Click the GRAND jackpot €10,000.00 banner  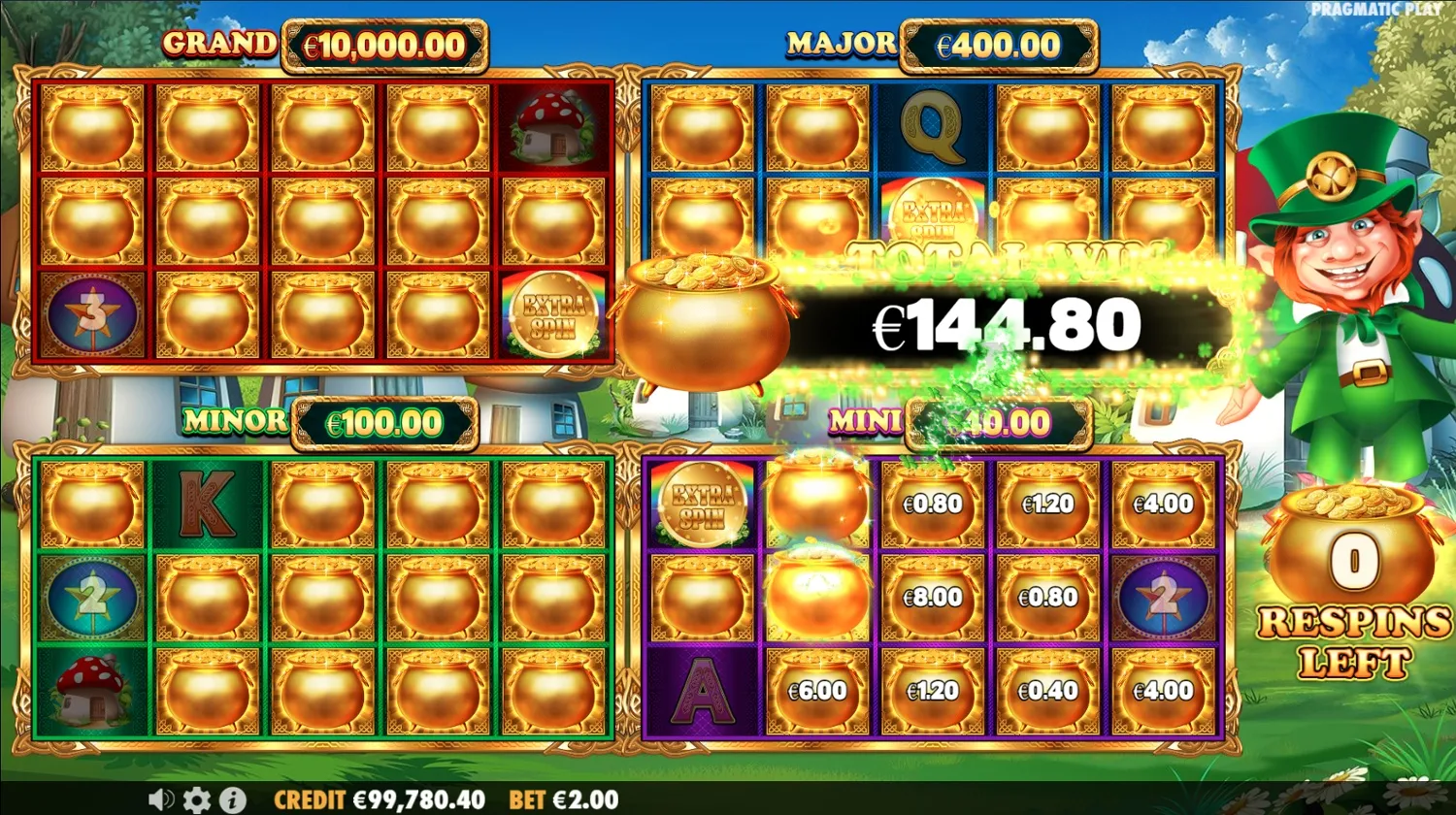coord(320,44)
